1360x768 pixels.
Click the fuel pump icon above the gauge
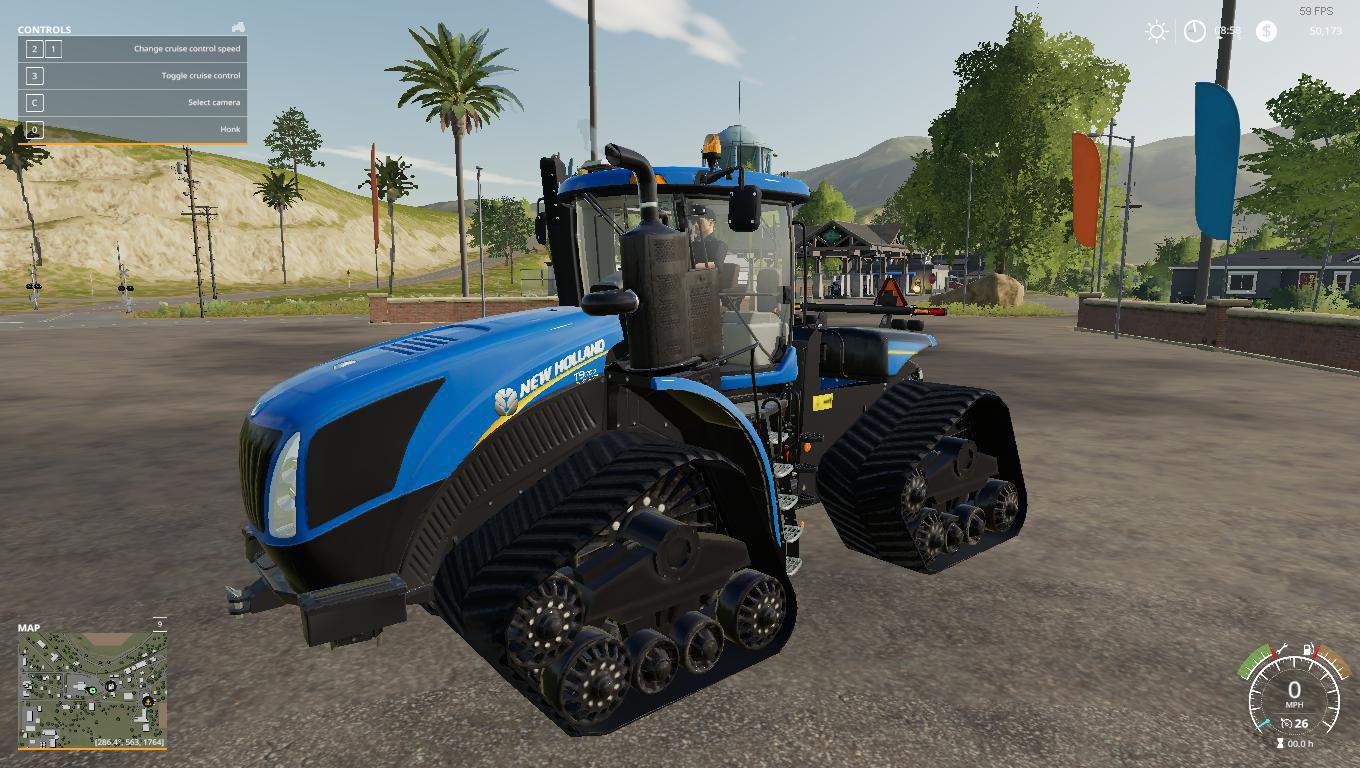pyautogui.click(x=1308, y=649)
